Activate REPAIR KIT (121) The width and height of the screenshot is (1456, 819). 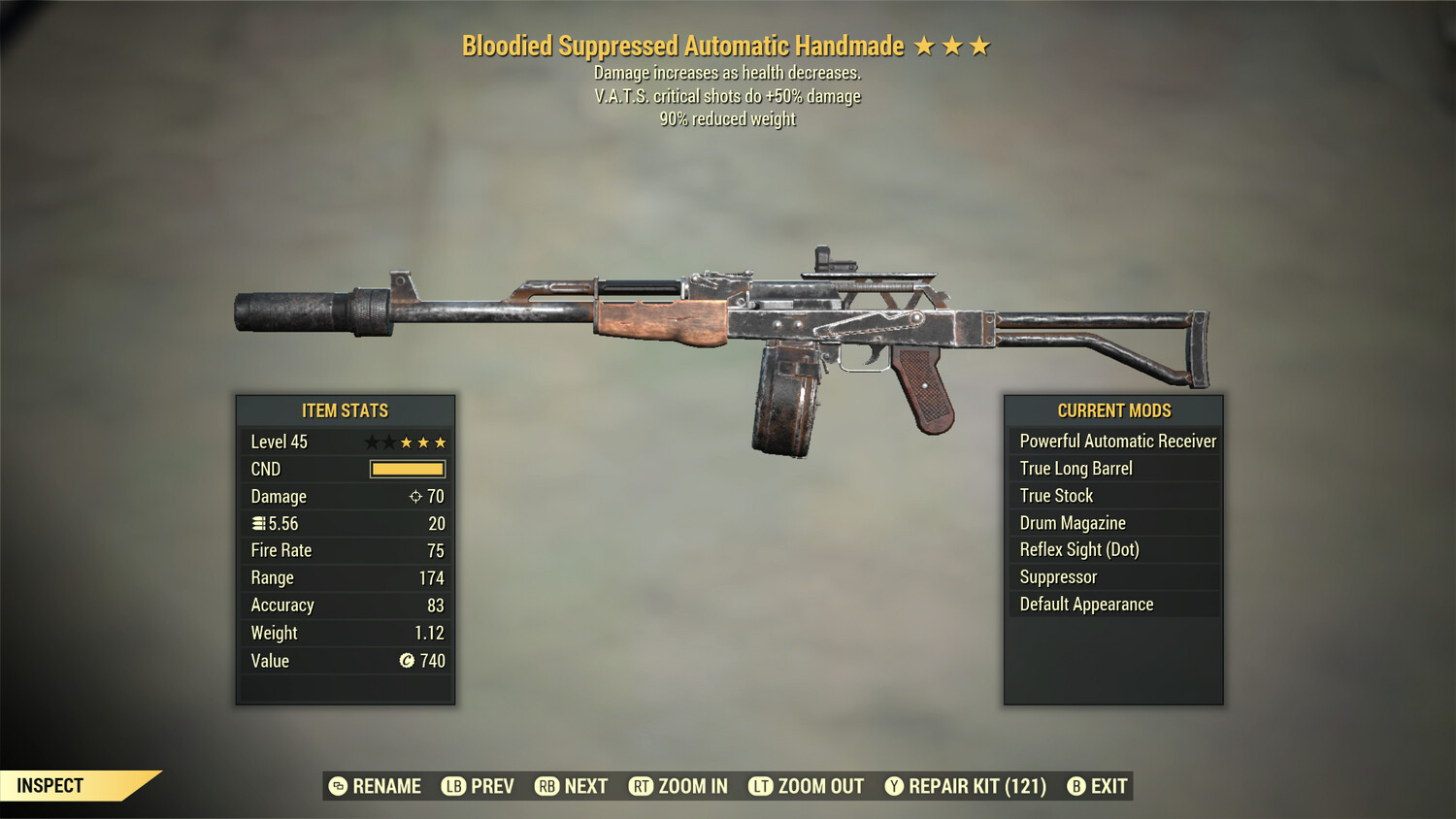[x=974, y=786]
